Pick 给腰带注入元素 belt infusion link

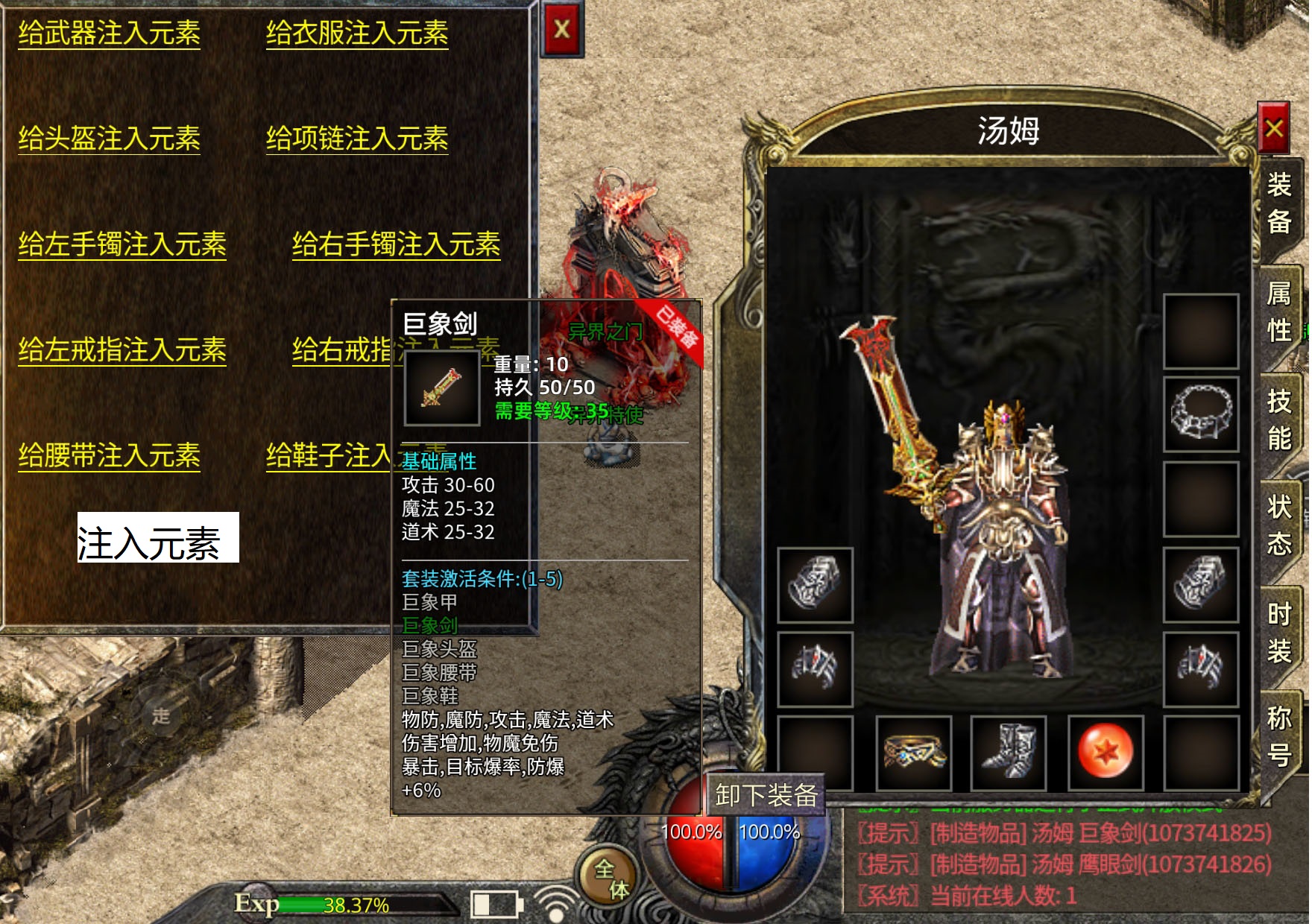tap(110, 455)
